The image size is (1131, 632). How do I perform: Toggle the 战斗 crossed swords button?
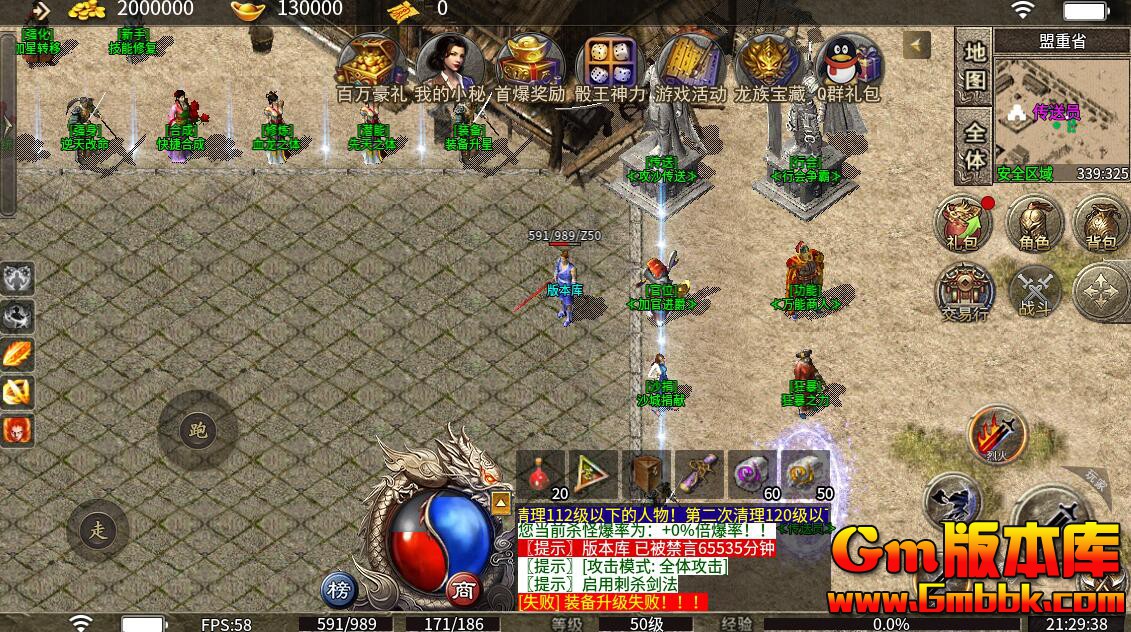click(1034, 292)
